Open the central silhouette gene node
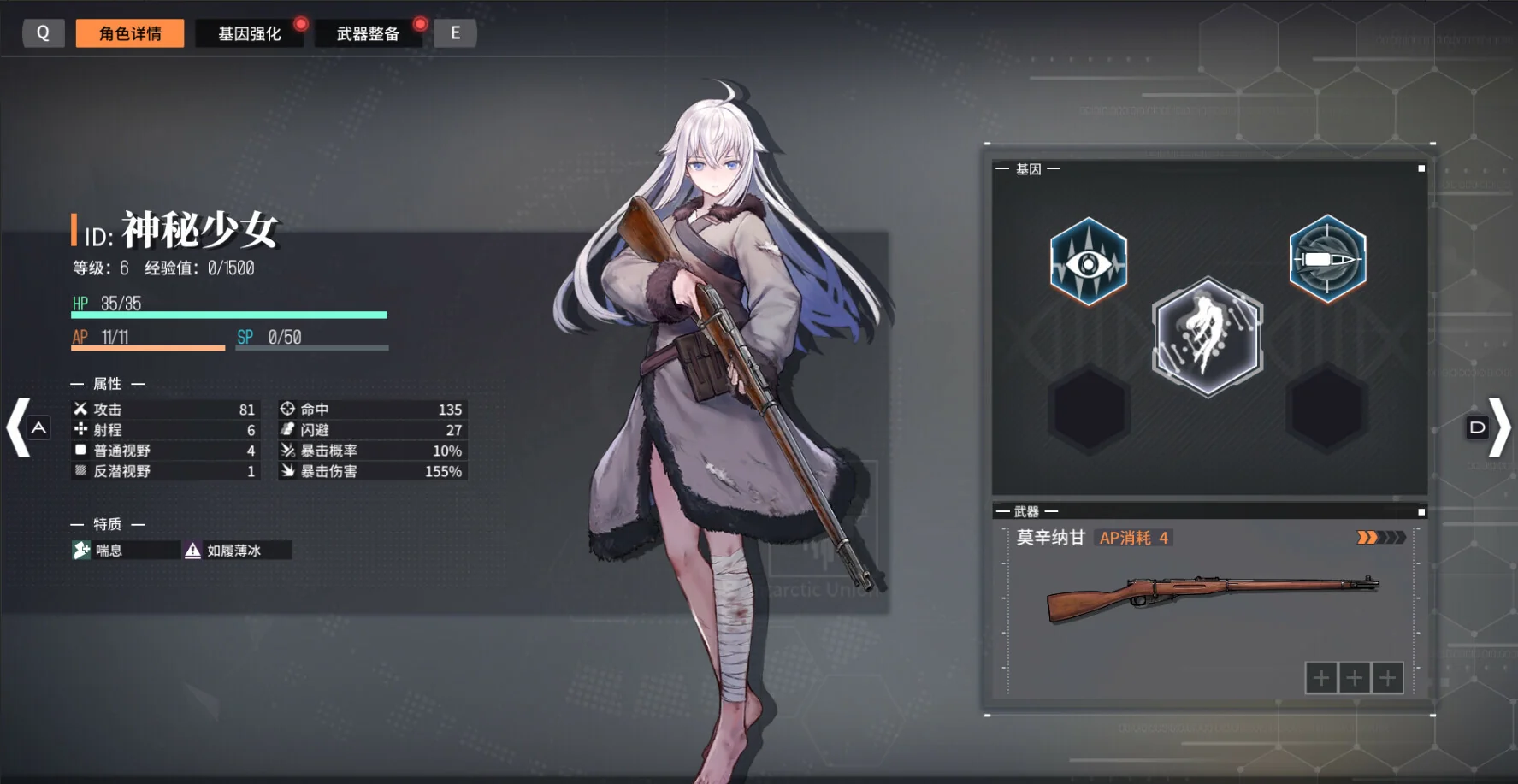The image size is (1518, 784). tap(1207, 337)
